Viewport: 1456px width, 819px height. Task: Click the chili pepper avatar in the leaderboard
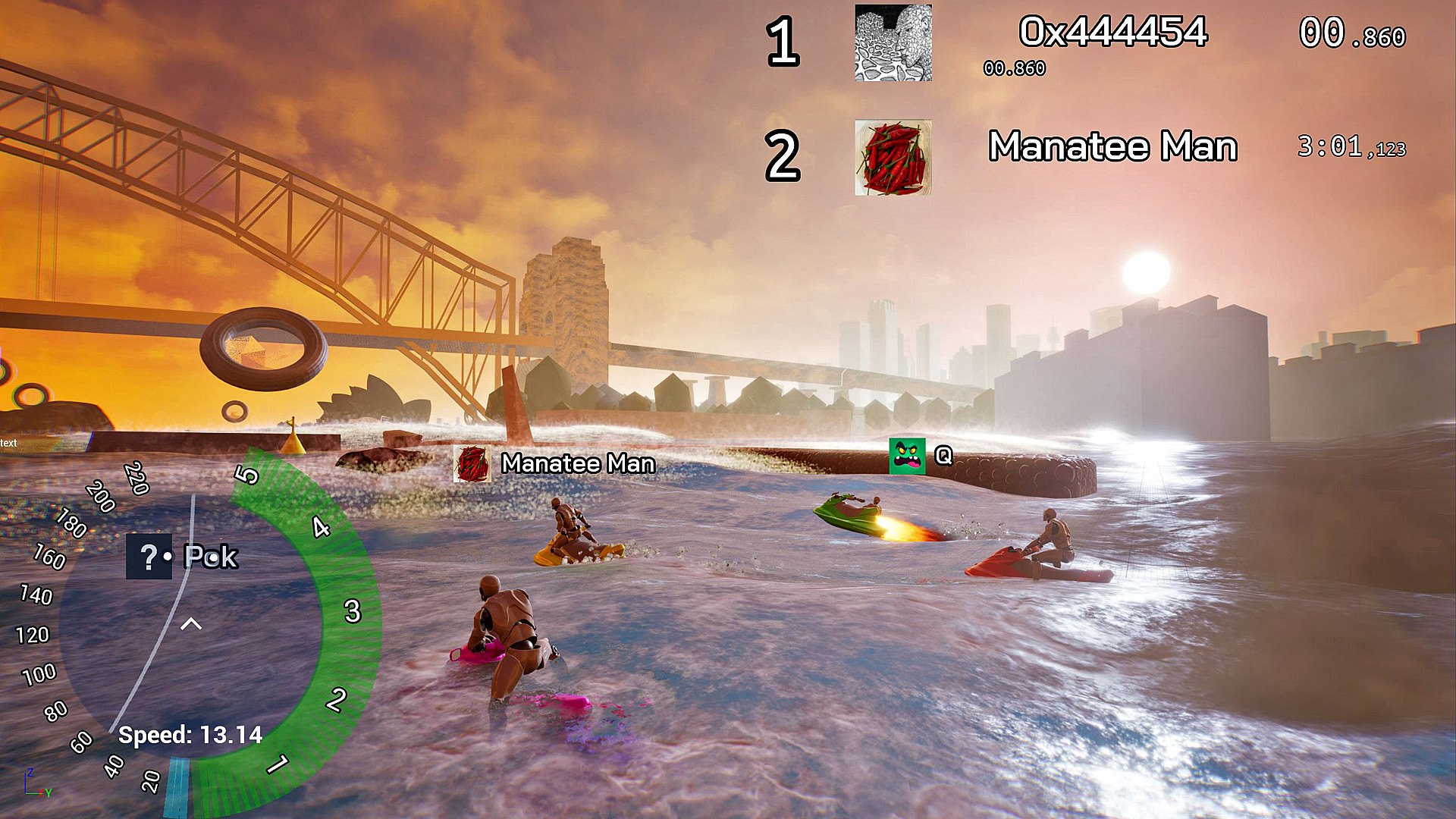click(x=893, y=157)
